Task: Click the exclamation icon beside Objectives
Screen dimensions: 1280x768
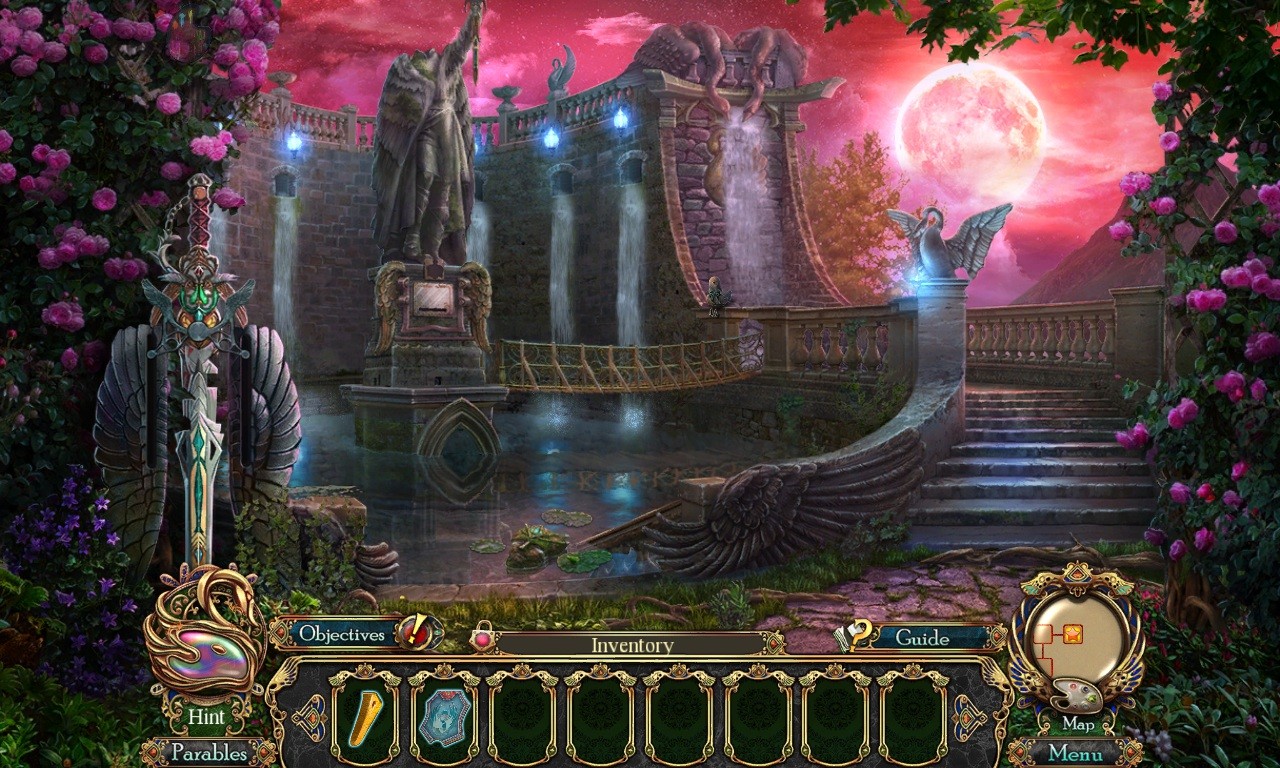Action: 418,634
